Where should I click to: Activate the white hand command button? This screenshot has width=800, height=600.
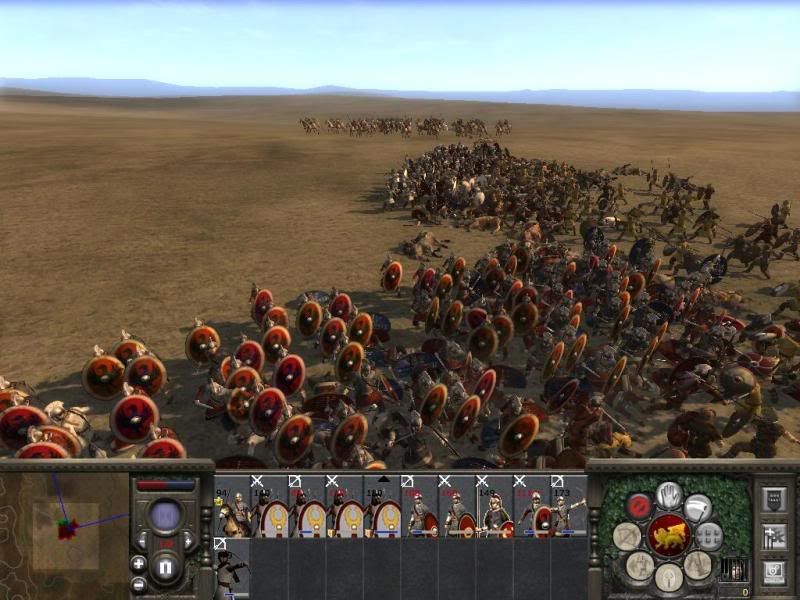click(x=669, y=494)
